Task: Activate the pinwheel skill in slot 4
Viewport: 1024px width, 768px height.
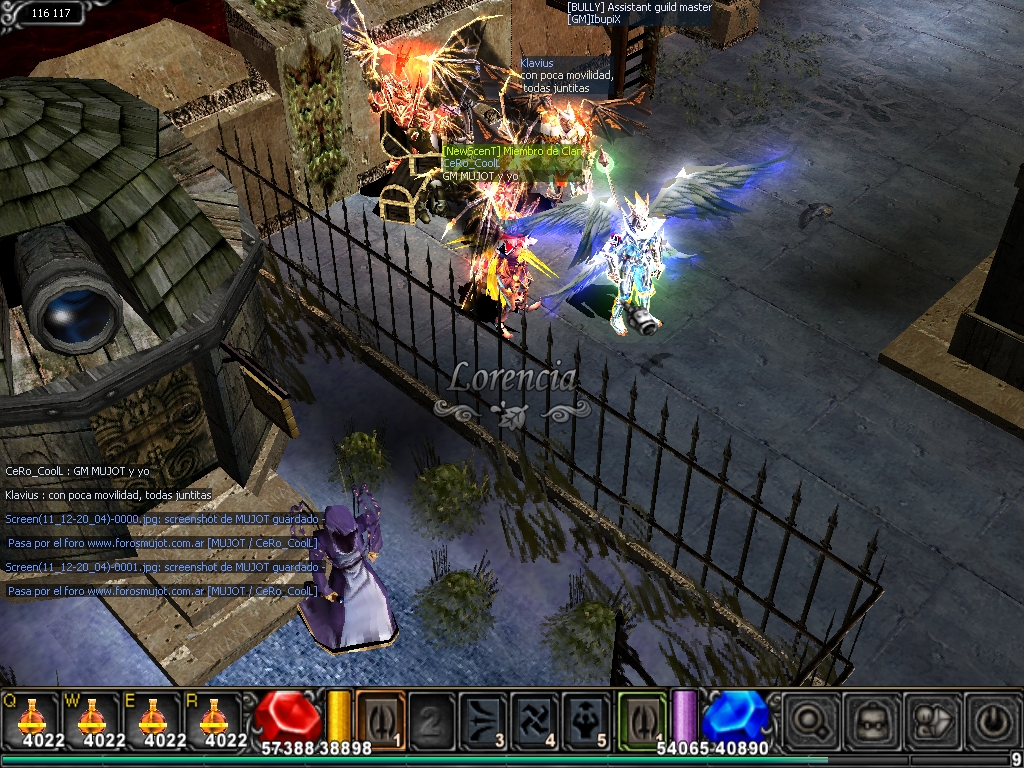Action: point(536,718)
